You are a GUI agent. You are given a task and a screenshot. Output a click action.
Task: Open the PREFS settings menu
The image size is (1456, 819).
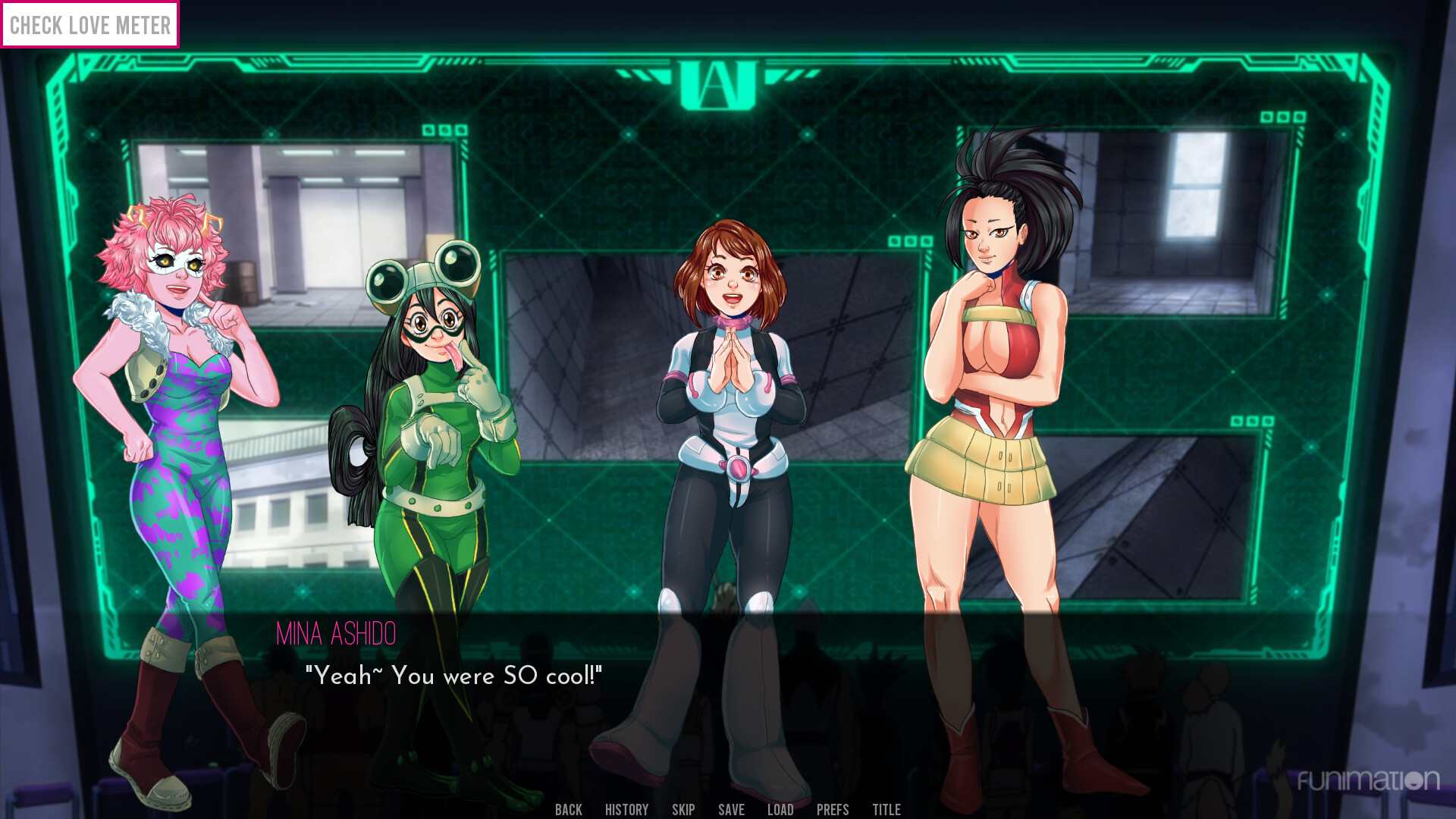831,809
